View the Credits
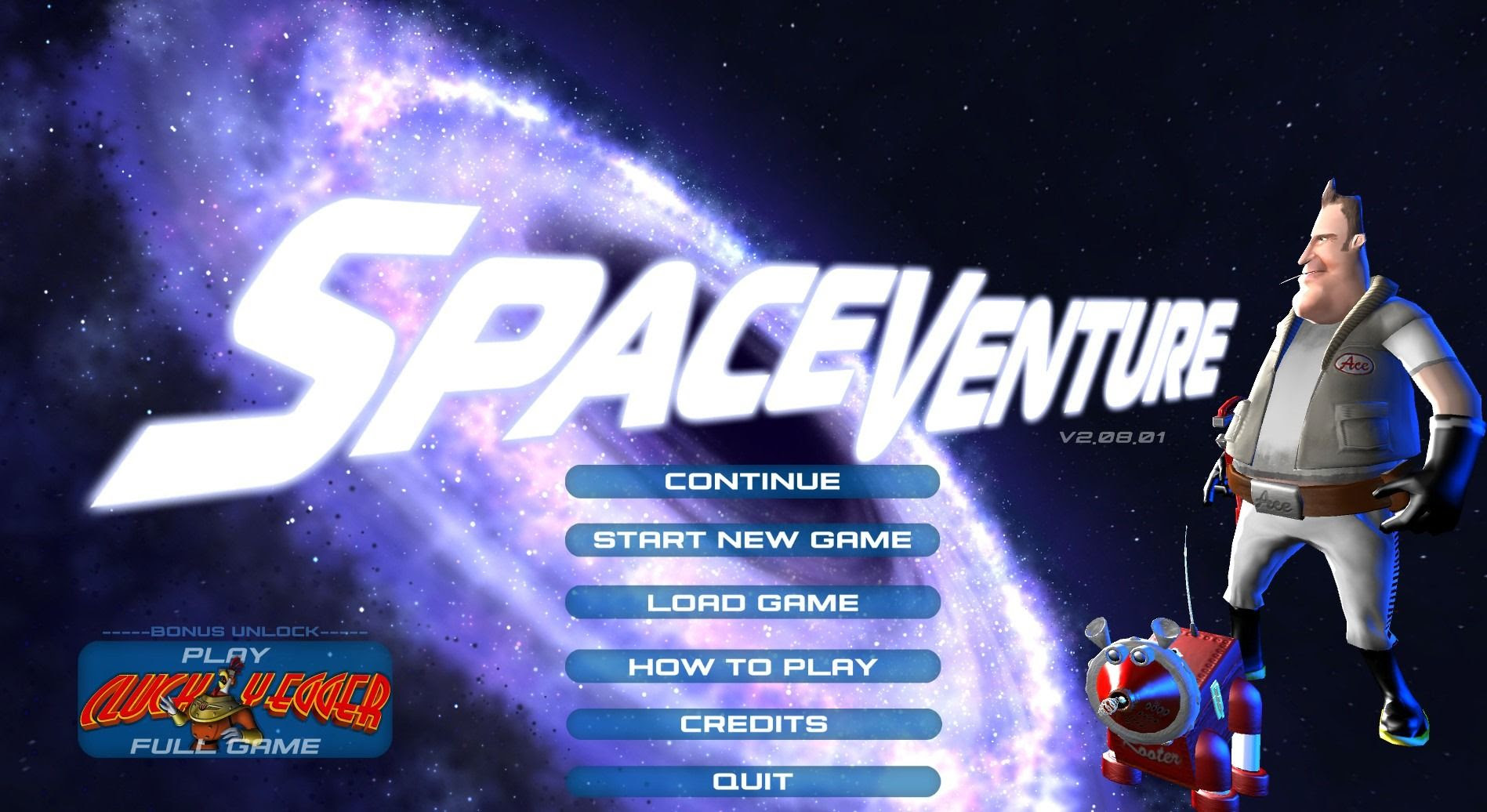1487x812 pixels. [x=752, y=724]
